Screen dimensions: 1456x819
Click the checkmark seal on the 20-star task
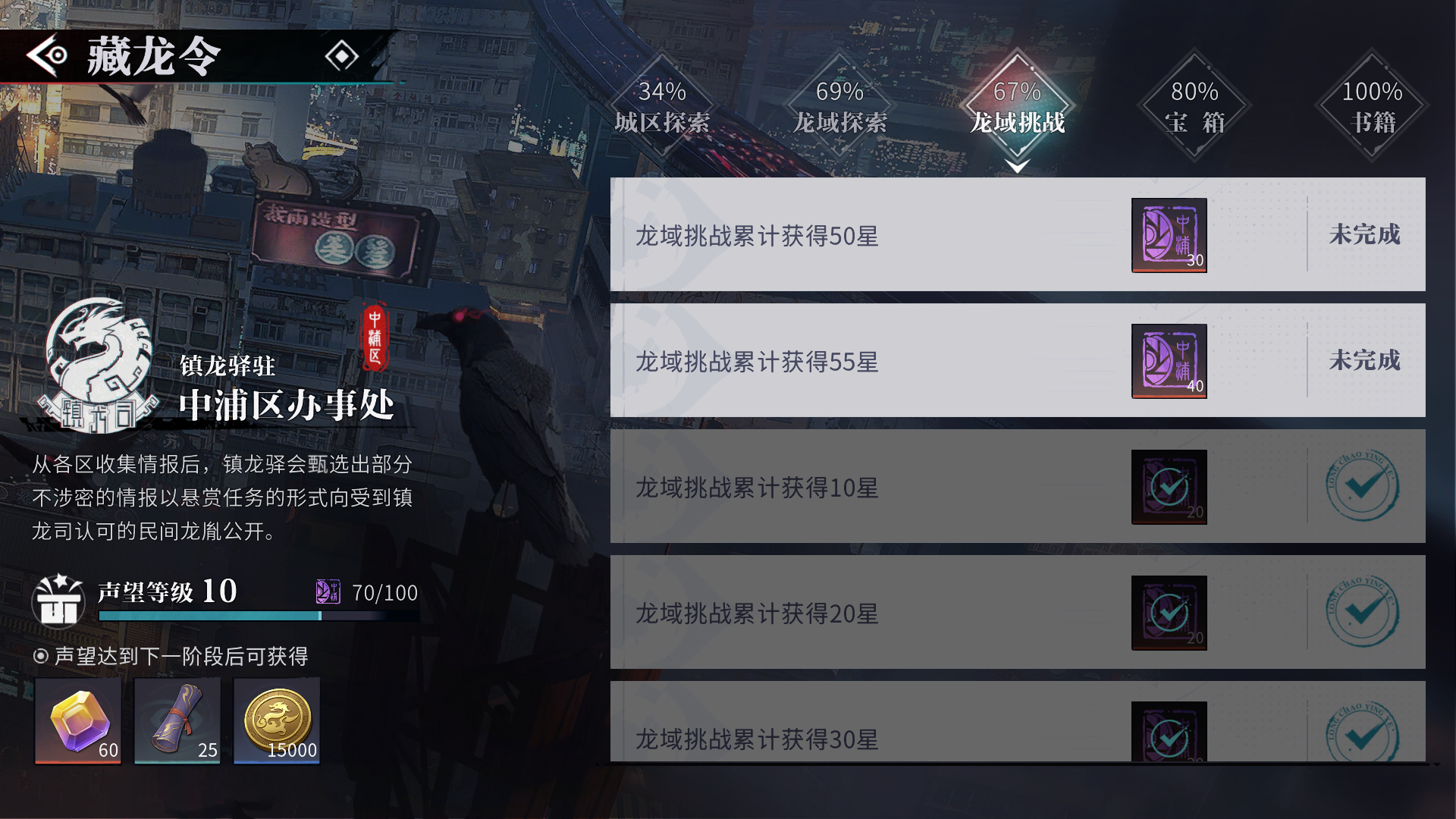tap(1363, 612)
